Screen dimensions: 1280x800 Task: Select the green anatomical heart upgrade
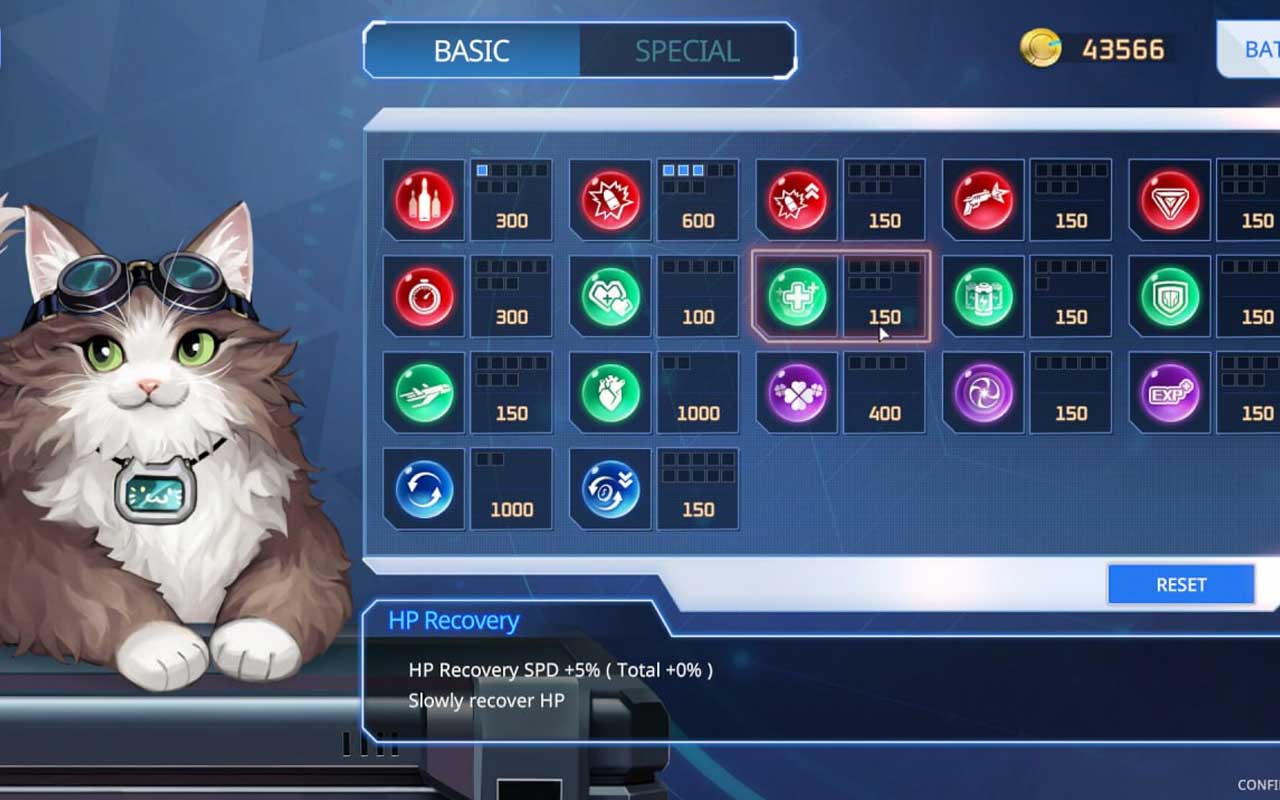click(x=611, y=393)
